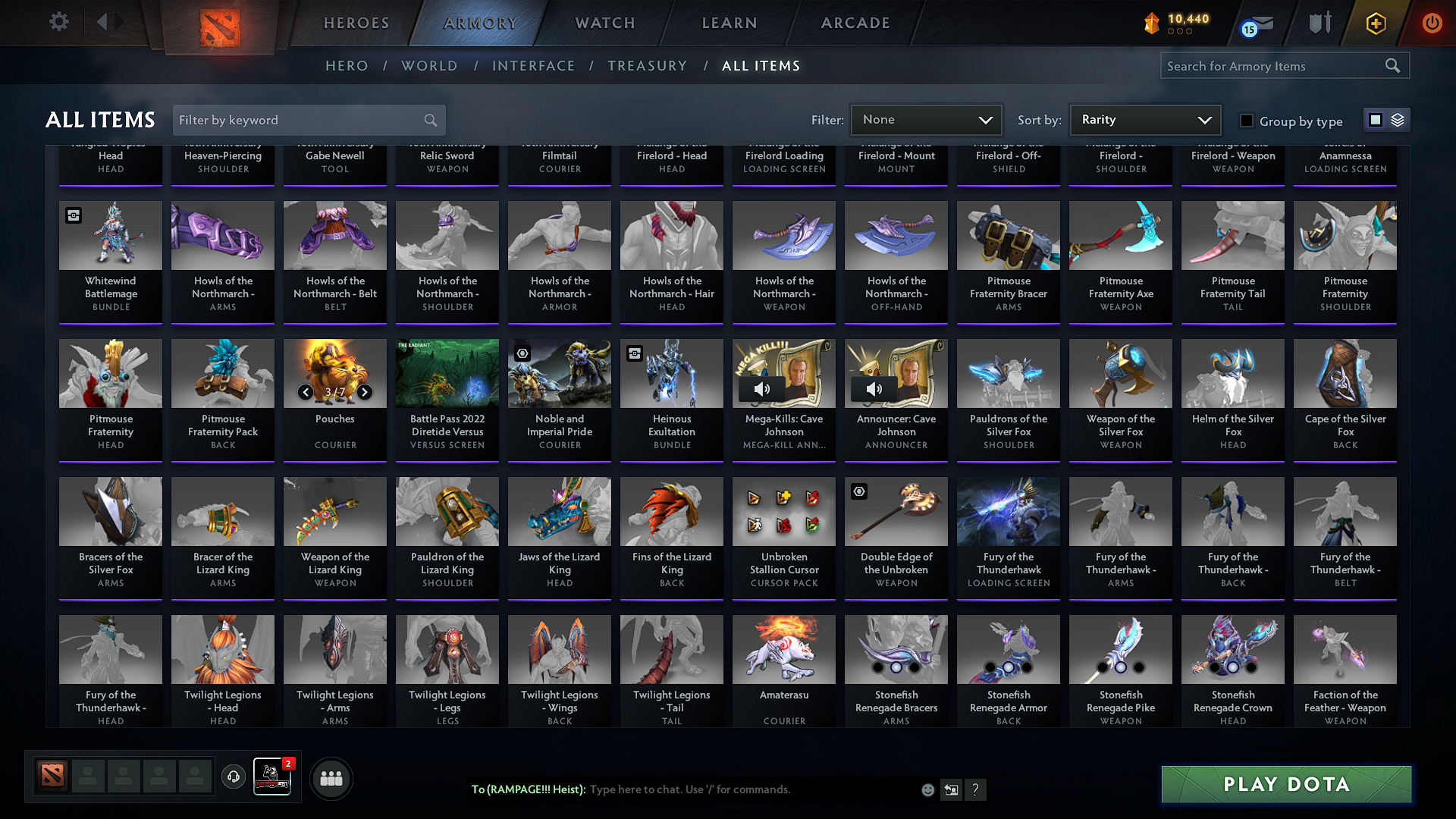Open voice chat headset icon in party bar
Image resolution: width=1456 pixels, height=819 pixels.
[234, 778]
